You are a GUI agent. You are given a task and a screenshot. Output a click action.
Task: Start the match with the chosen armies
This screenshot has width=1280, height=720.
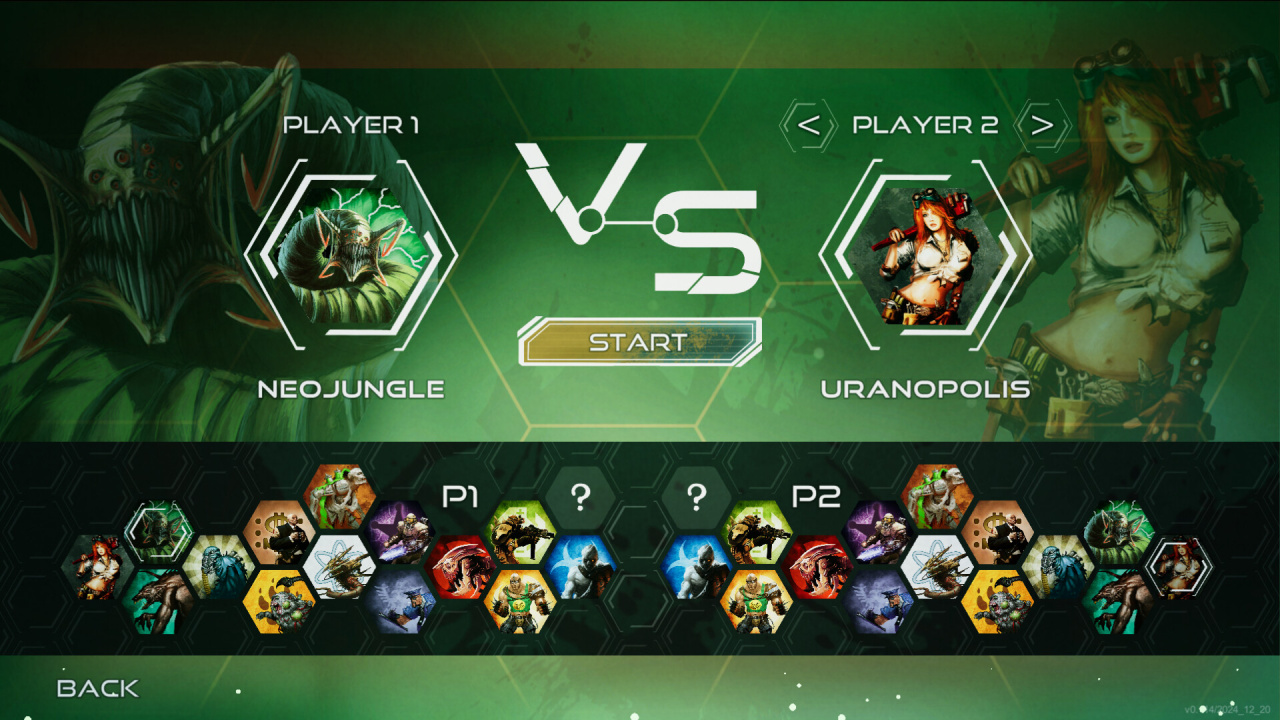click(x=639, y=342)
